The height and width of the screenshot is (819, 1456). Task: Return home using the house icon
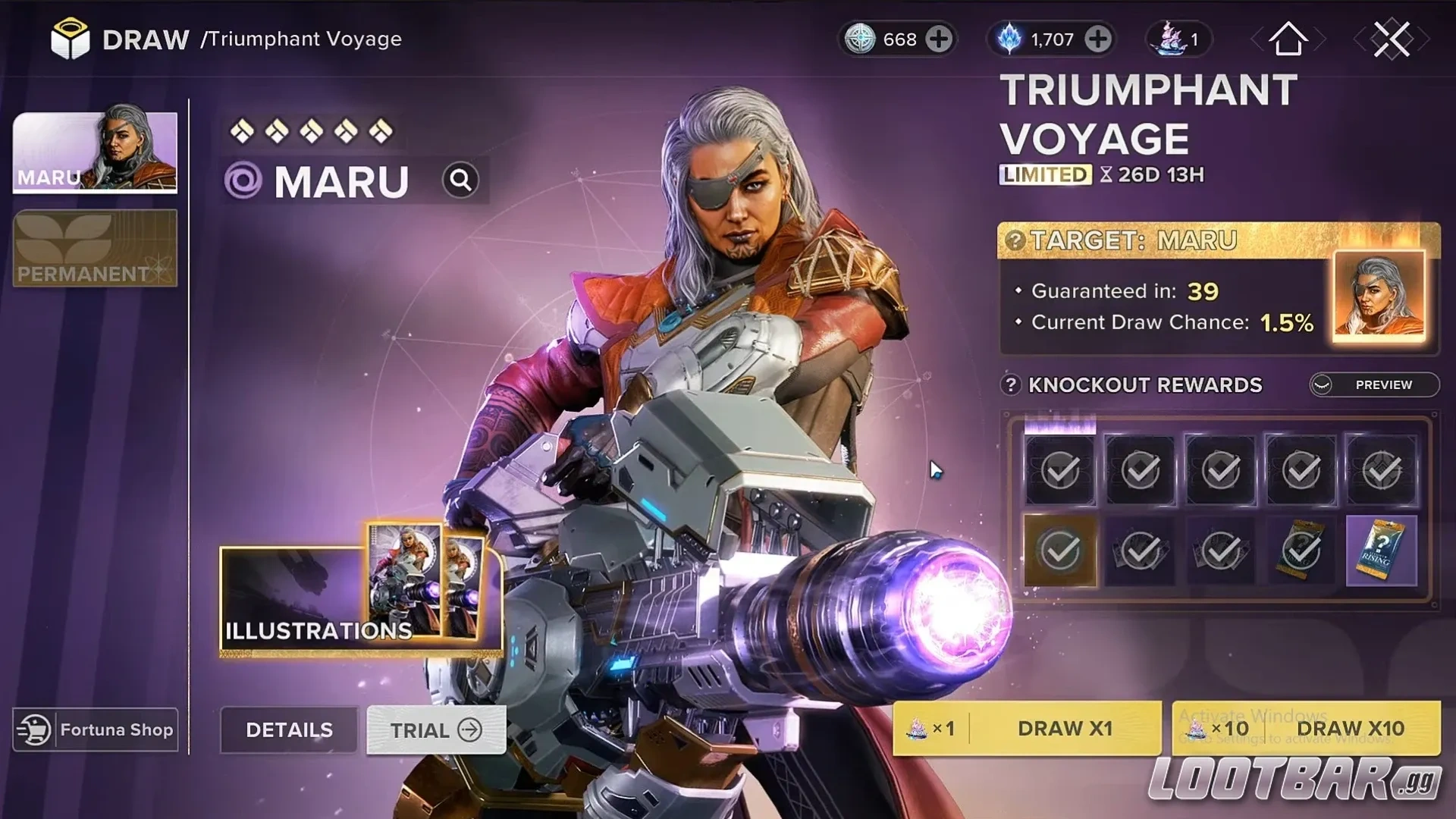point(1289,39)
